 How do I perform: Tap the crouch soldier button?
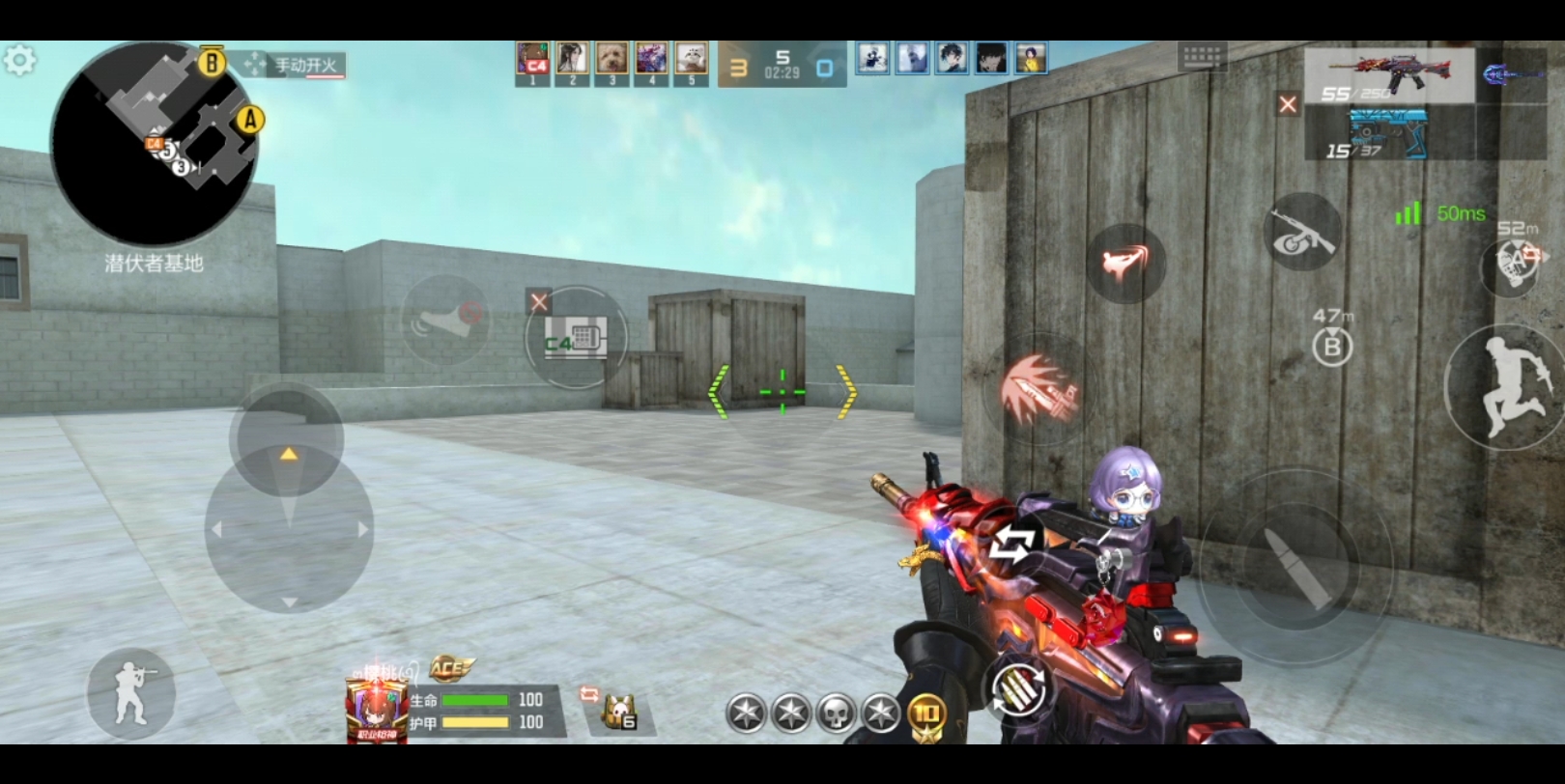click(131, 693)
